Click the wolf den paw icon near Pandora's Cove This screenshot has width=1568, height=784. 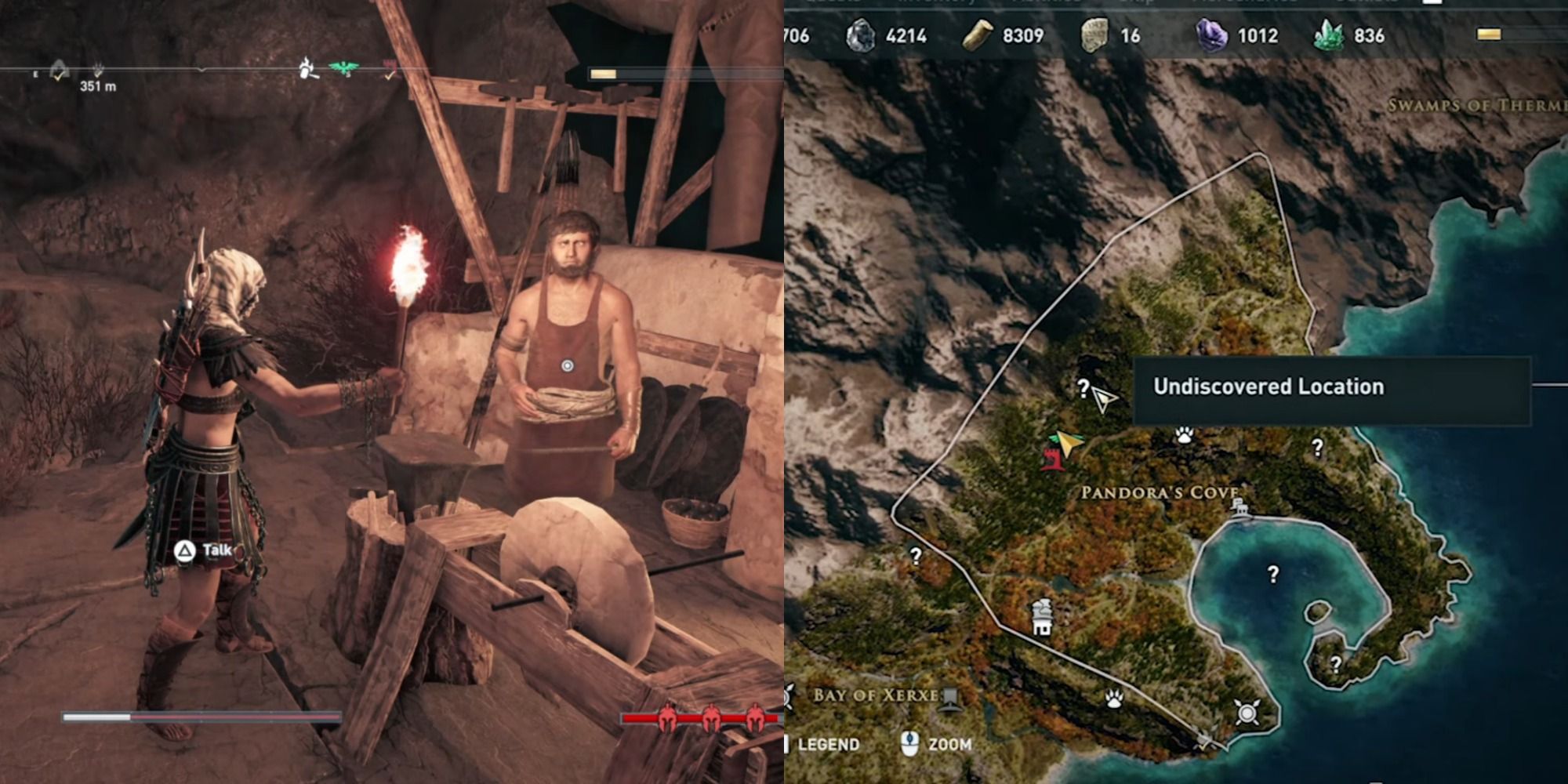pyautogui.click(x=1184, y=434)
